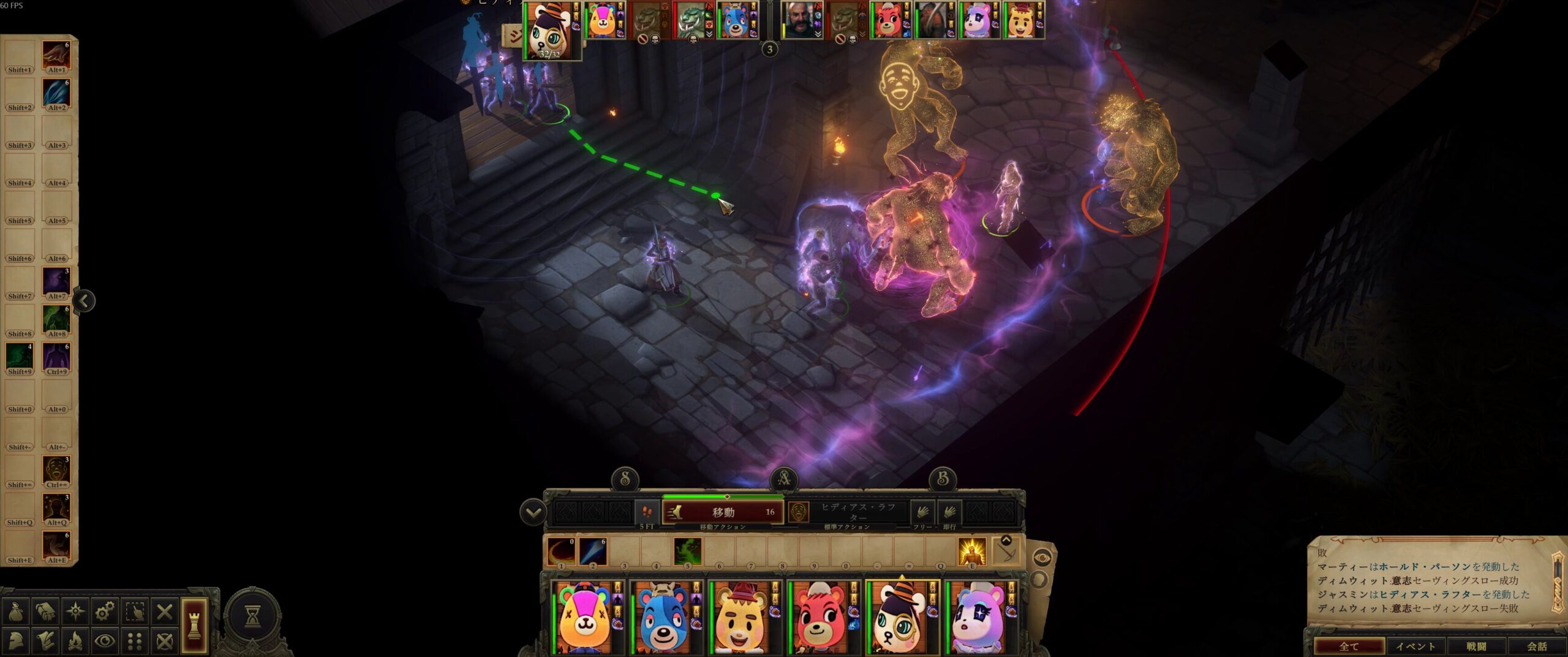Click the 5 FT step footprints button
1568x657 pixels.
tap(647, 512)
